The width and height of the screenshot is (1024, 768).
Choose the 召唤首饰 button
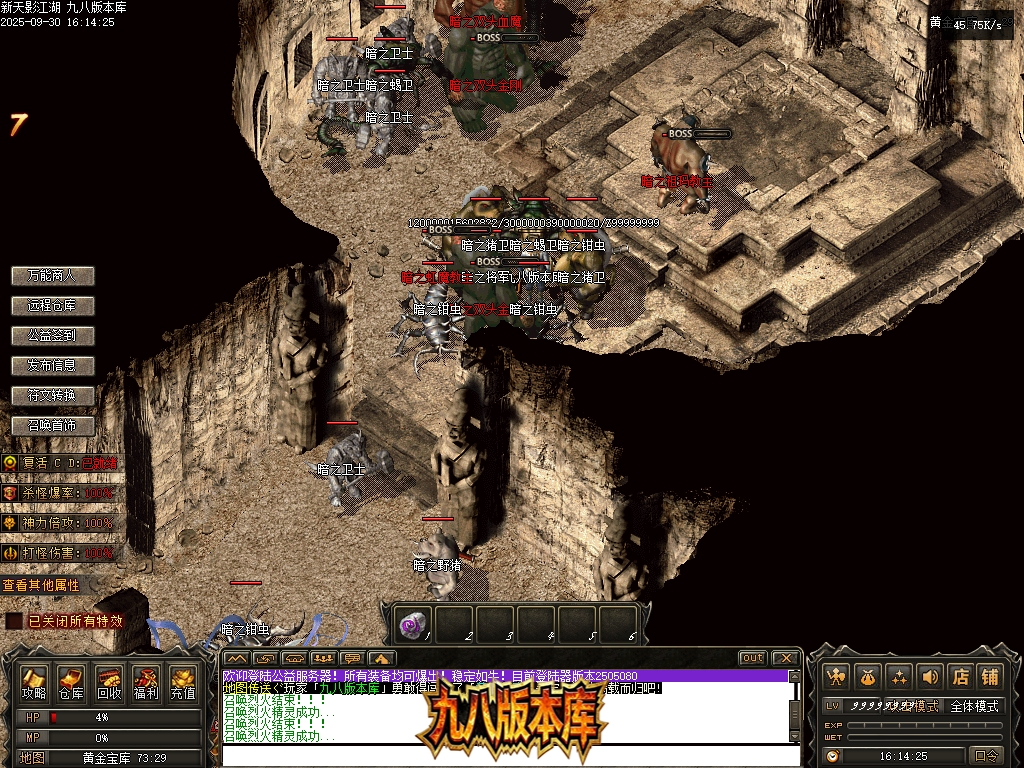coord(52,425)
